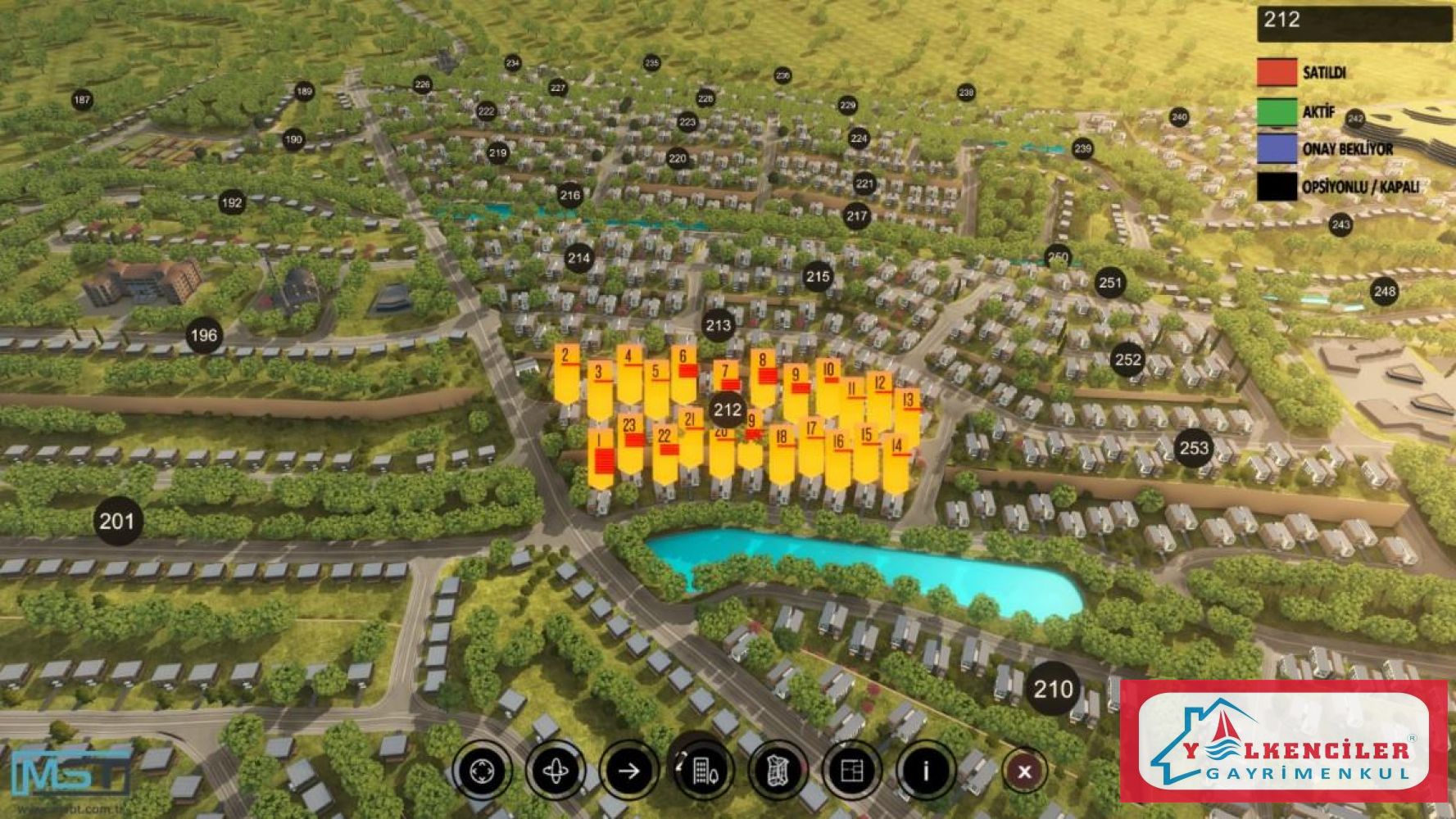Choose the blue ONAY BEKLİYOR legend swatch

[1277, 149]
